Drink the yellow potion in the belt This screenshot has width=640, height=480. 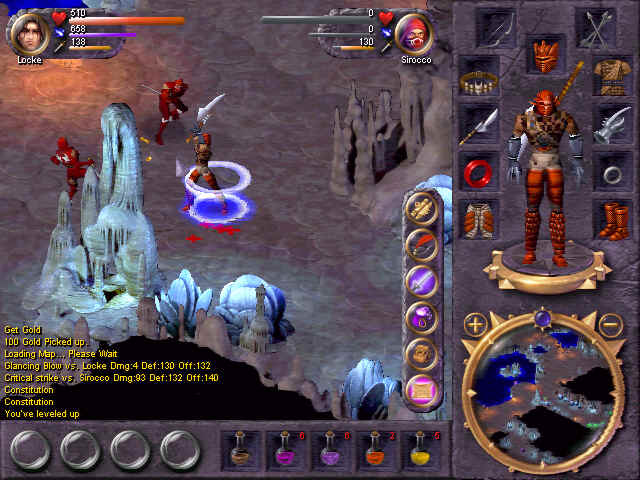[421, 450]
